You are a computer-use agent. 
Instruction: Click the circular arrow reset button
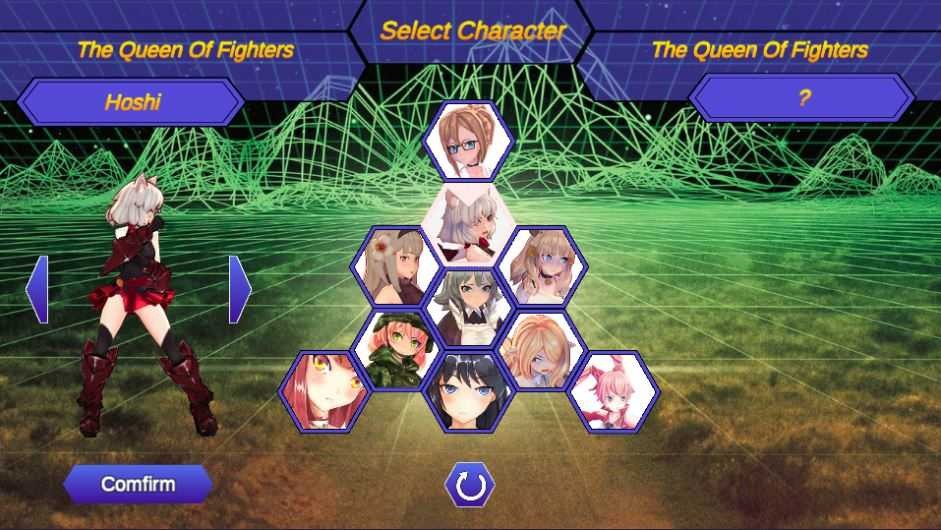pos(469,486)
